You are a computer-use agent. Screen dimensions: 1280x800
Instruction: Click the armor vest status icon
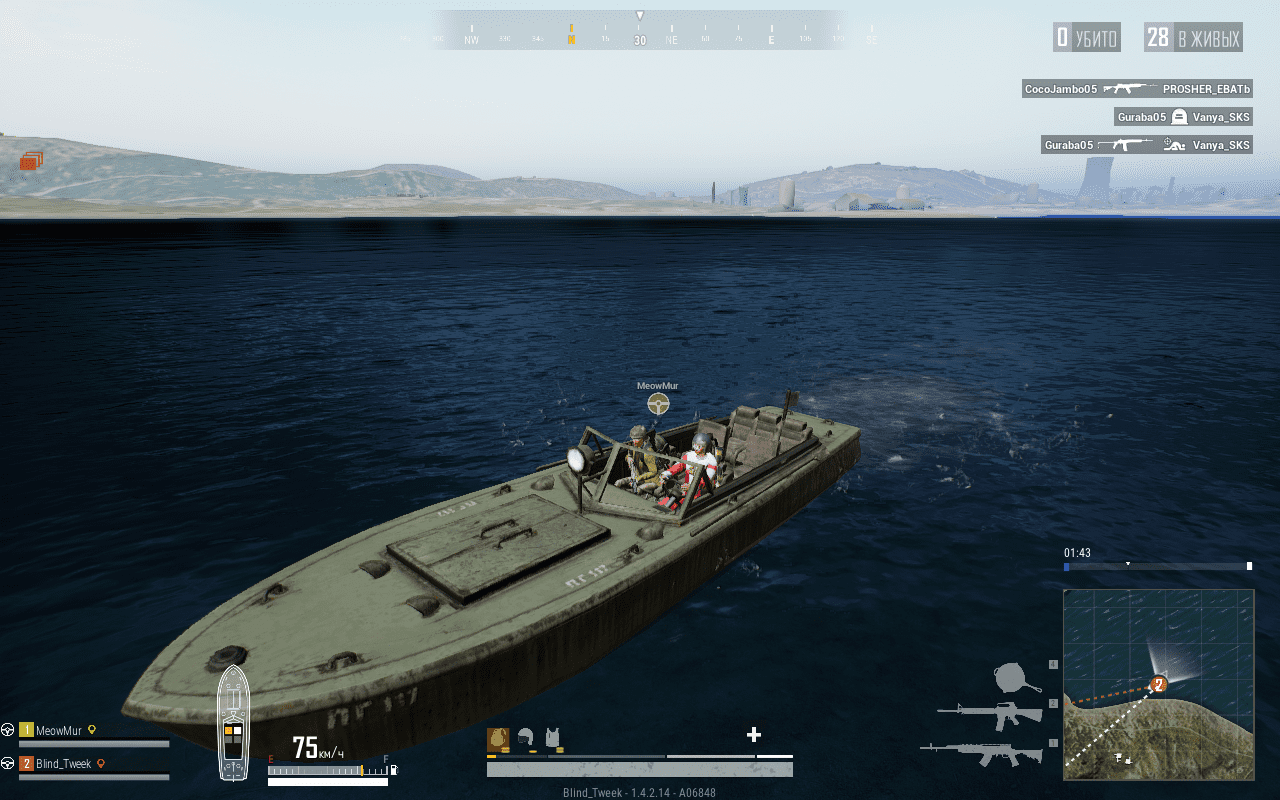point(552,739)
